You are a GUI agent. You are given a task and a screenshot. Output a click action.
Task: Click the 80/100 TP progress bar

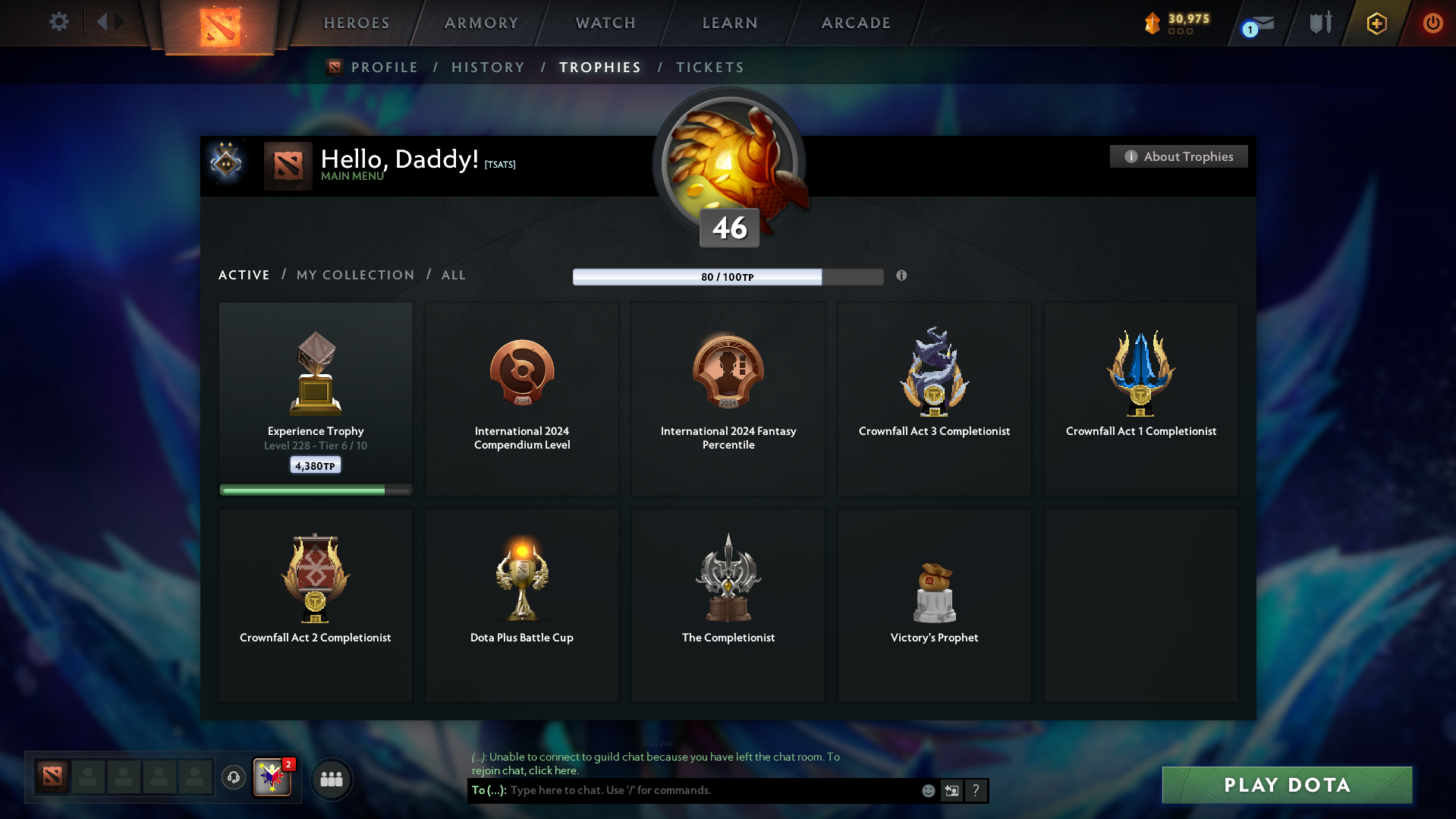728,276
